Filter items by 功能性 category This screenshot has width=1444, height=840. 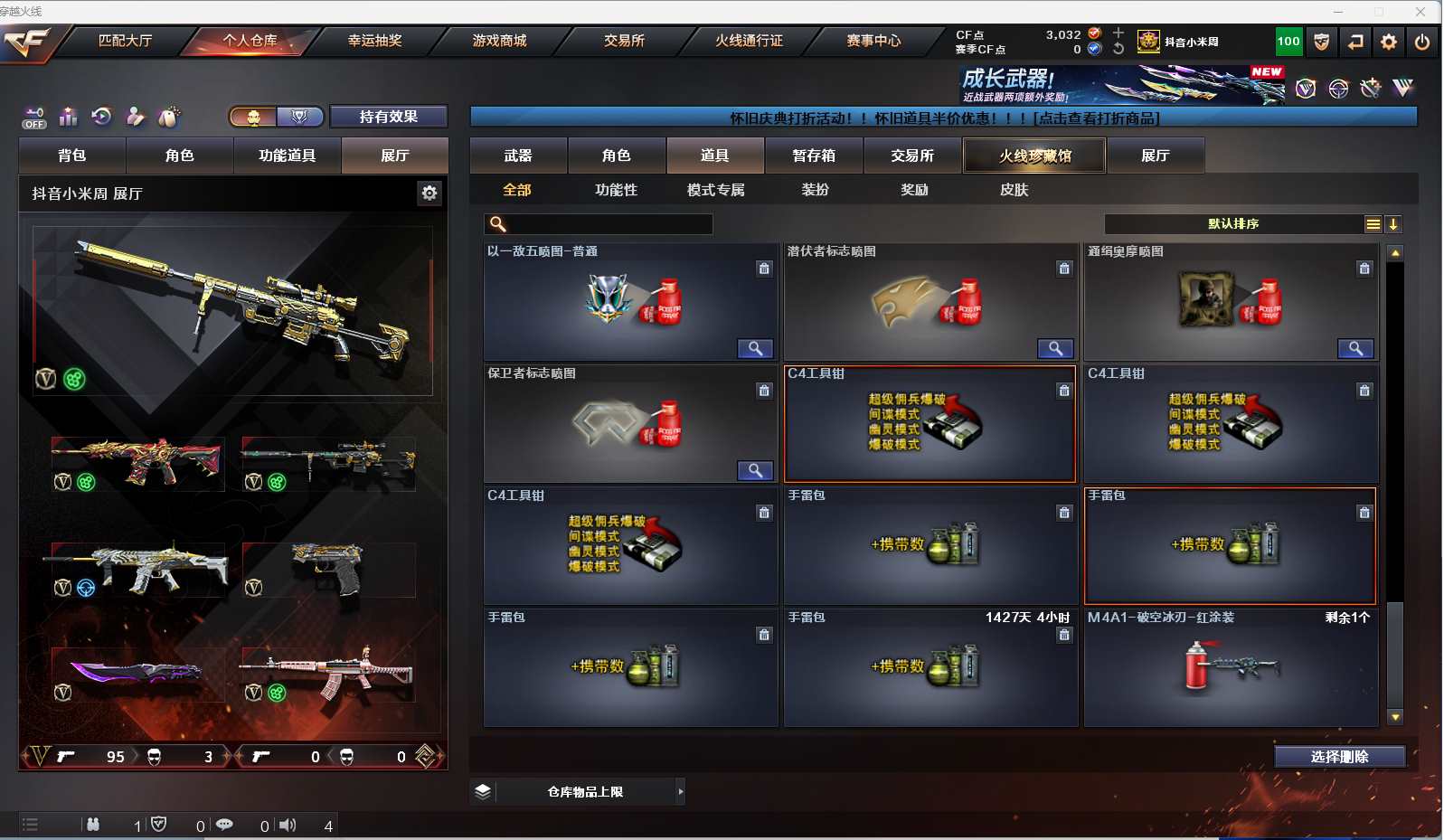616,190
